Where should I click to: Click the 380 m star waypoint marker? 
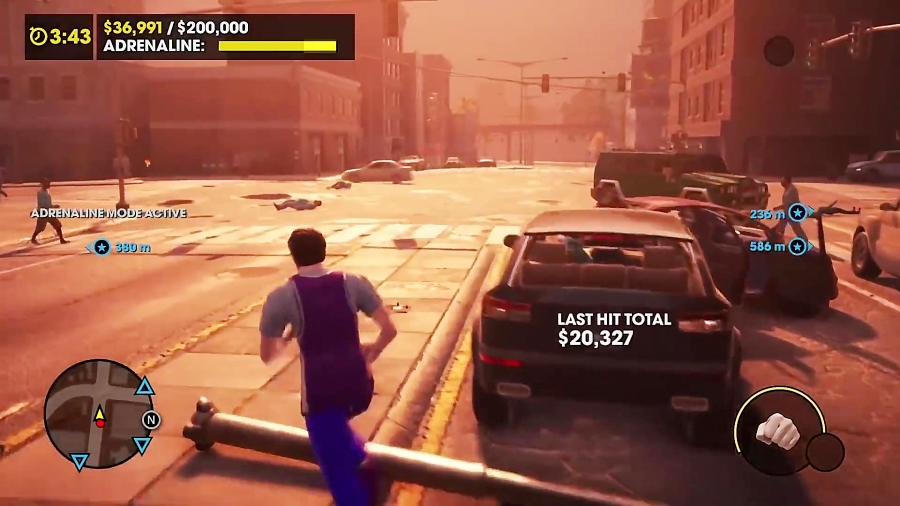pos(102,246)
